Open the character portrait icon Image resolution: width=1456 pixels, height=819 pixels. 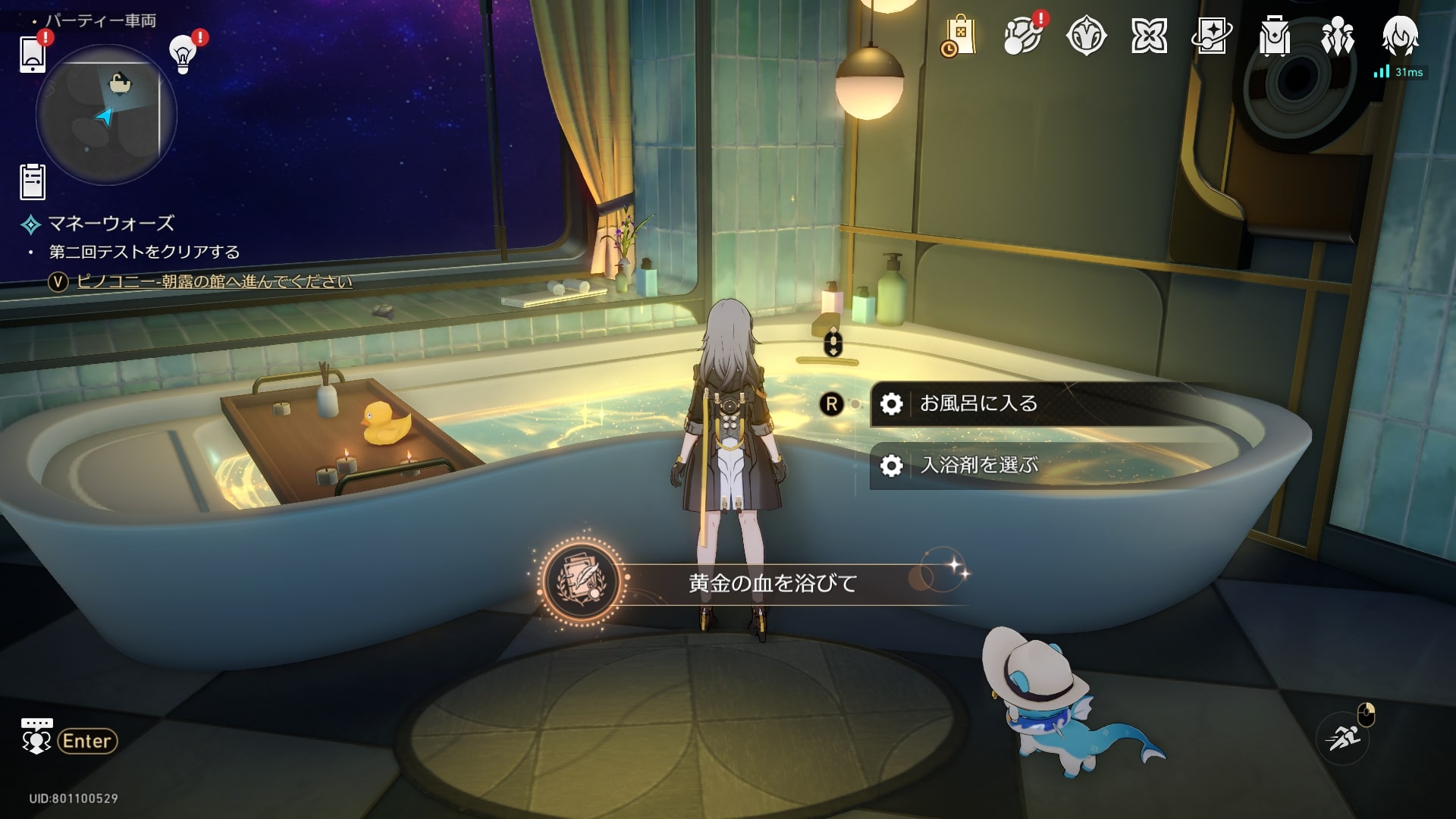[1399, 36]
